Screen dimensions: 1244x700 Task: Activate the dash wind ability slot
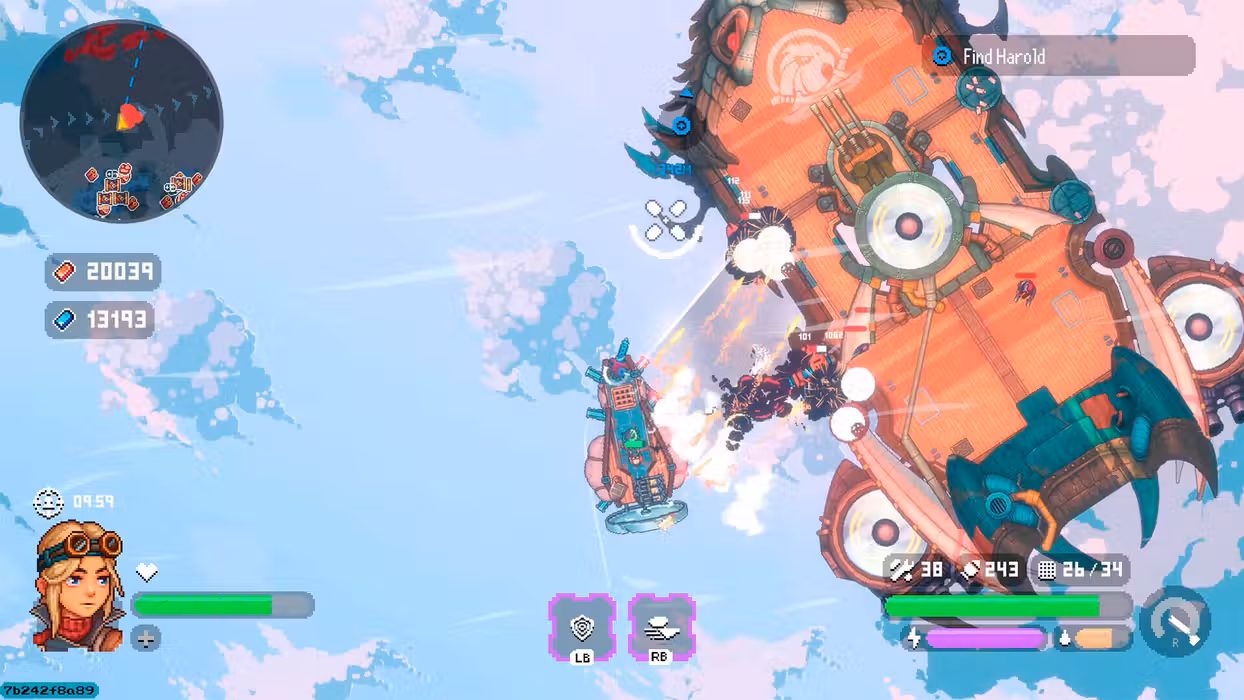(661, 627)
